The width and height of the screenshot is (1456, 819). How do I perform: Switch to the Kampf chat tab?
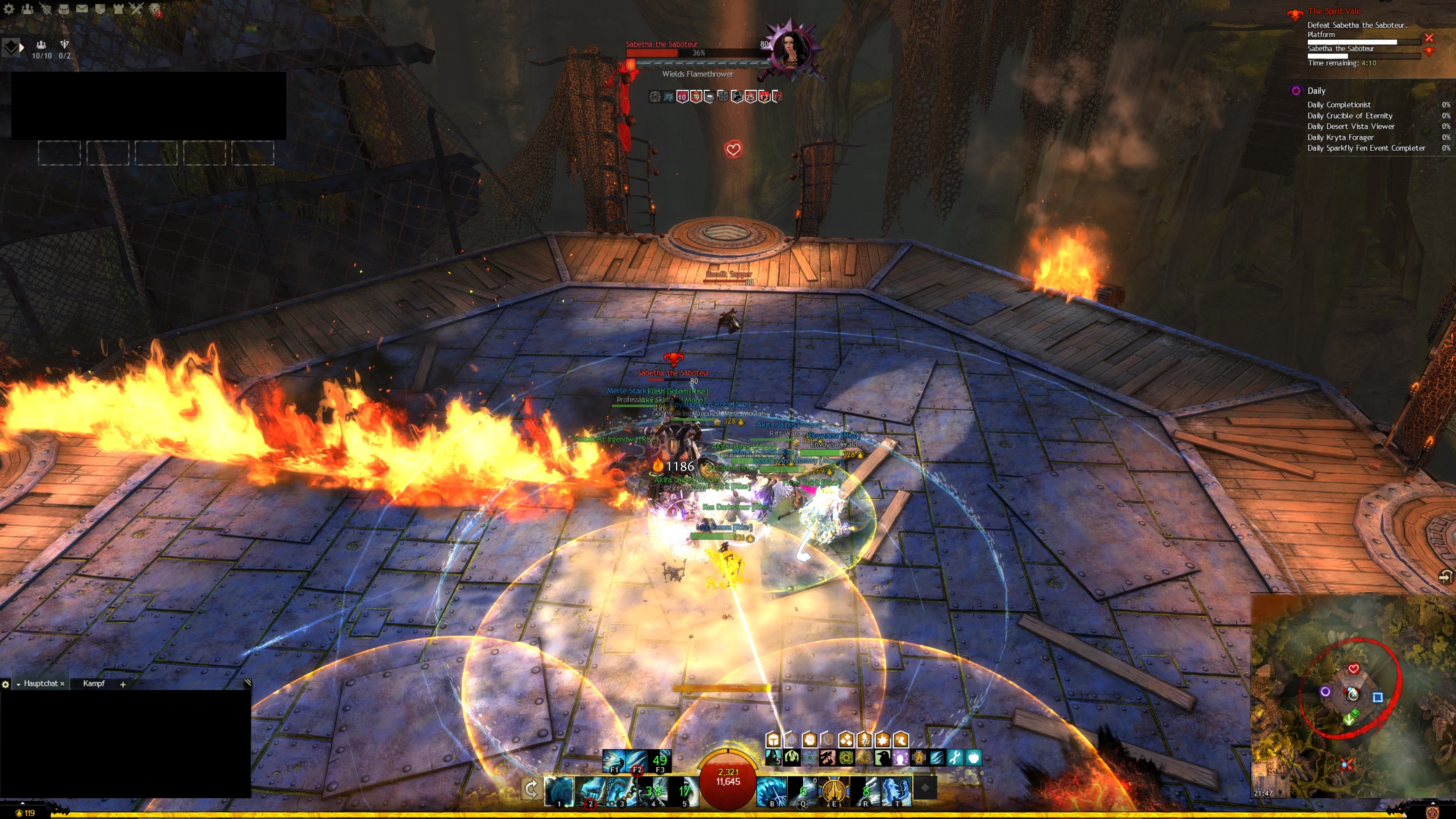(x=94, y=683)
